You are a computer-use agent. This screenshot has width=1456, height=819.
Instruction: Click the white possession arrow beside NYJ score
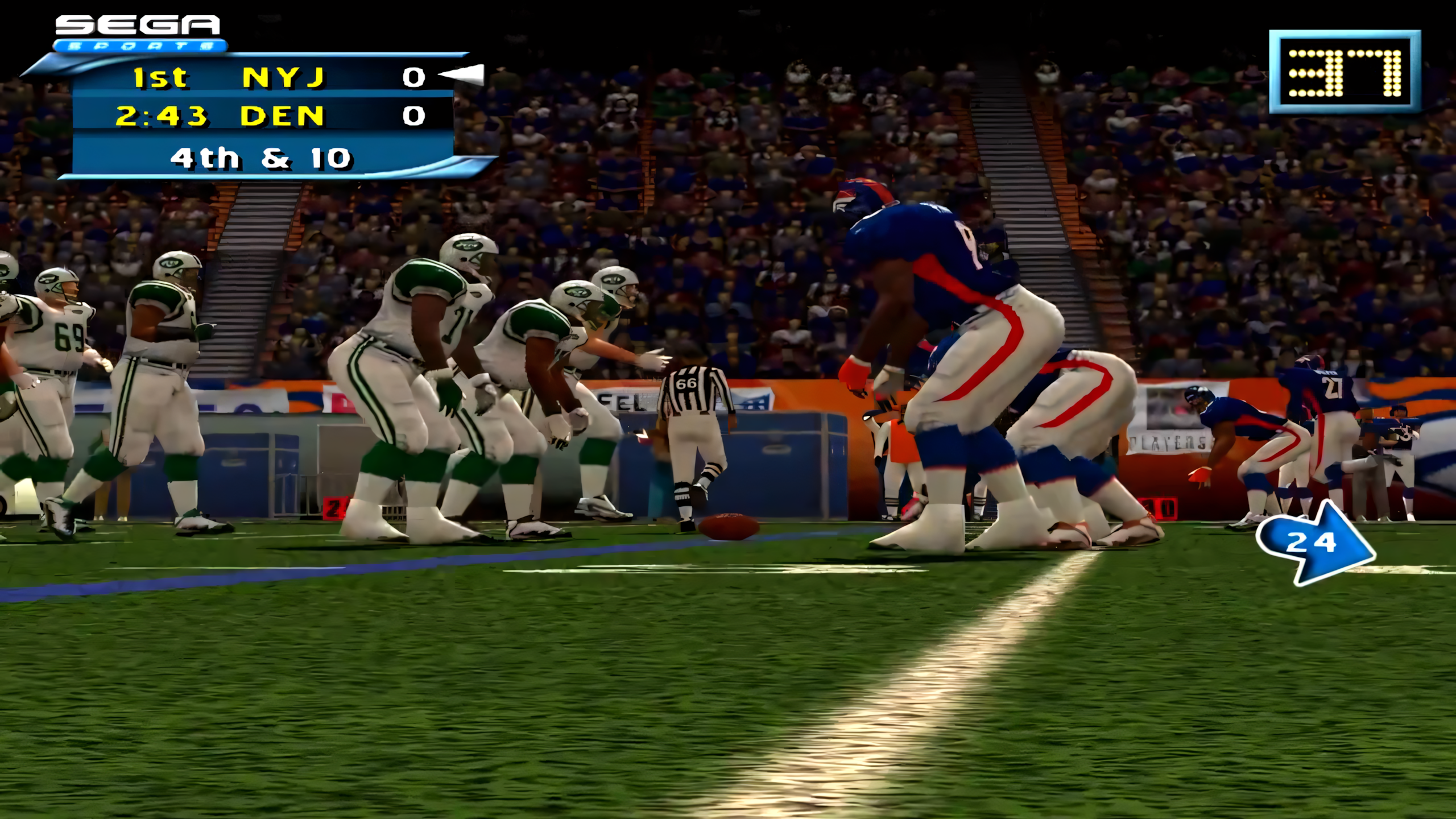click(461, 74)
